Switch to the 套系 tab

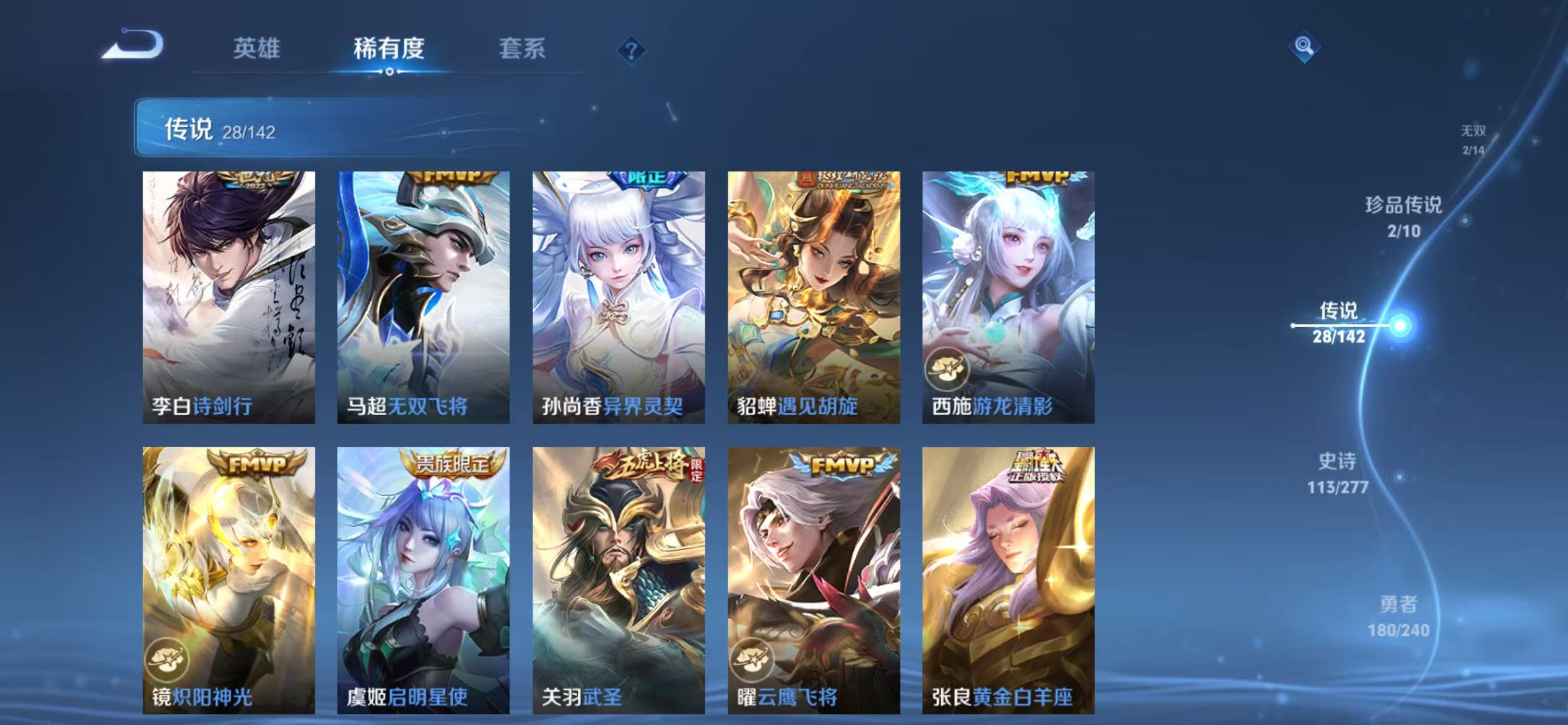pyautogui.click(x=522, y=50)
